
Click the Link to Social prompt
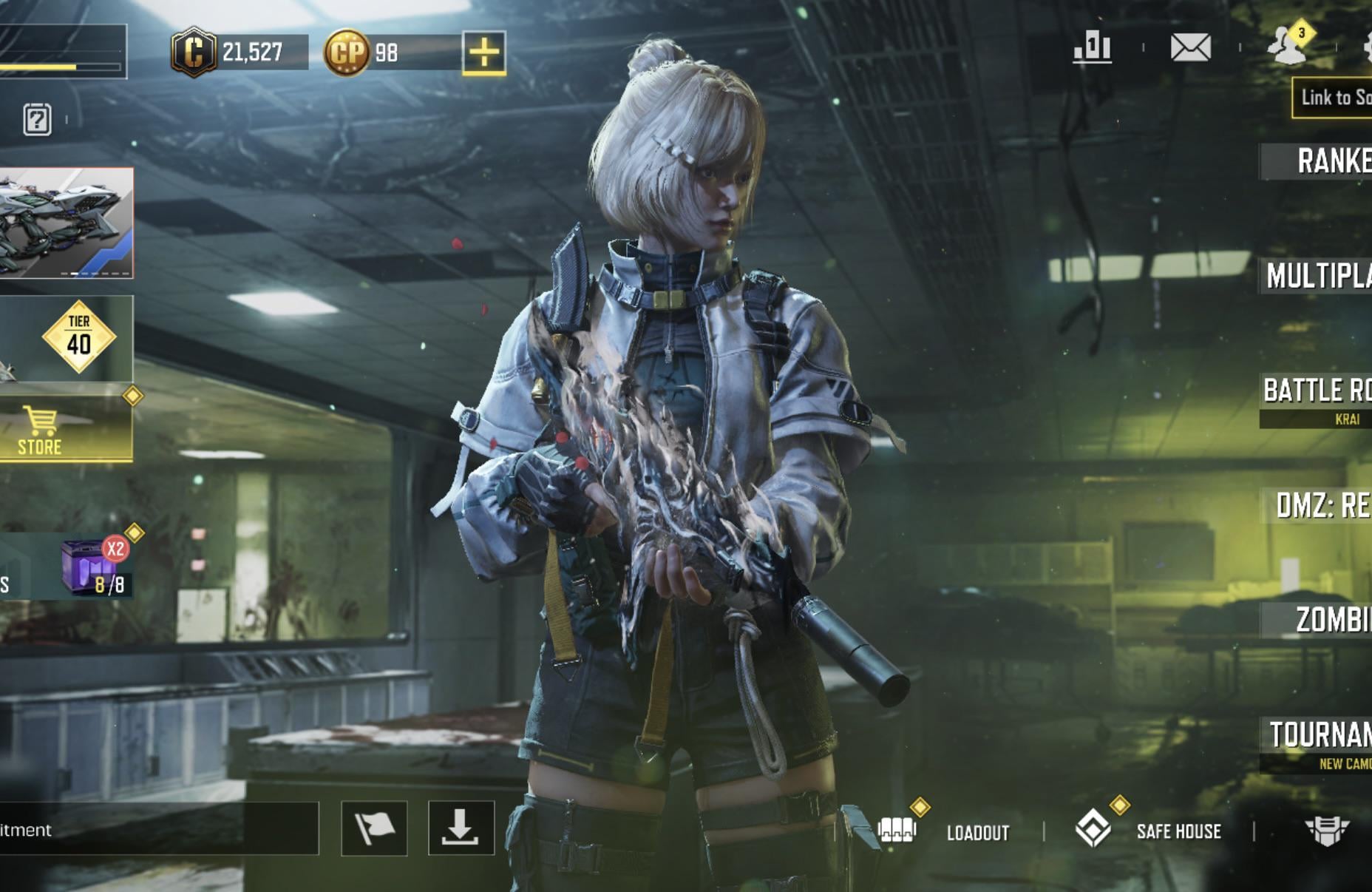click(1334, 98)
